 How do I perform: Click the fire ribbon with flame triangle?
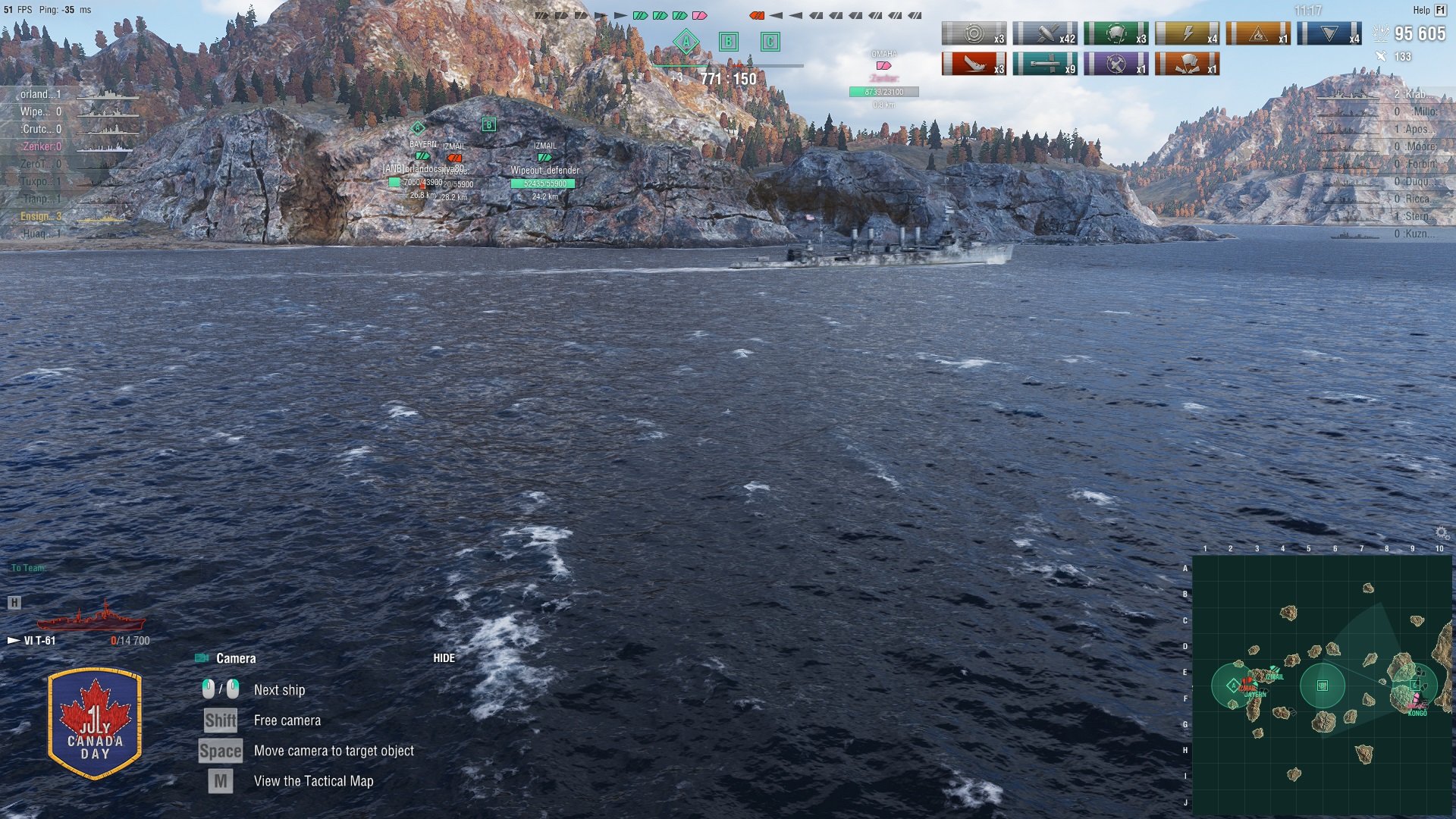tap(1257, 33)
